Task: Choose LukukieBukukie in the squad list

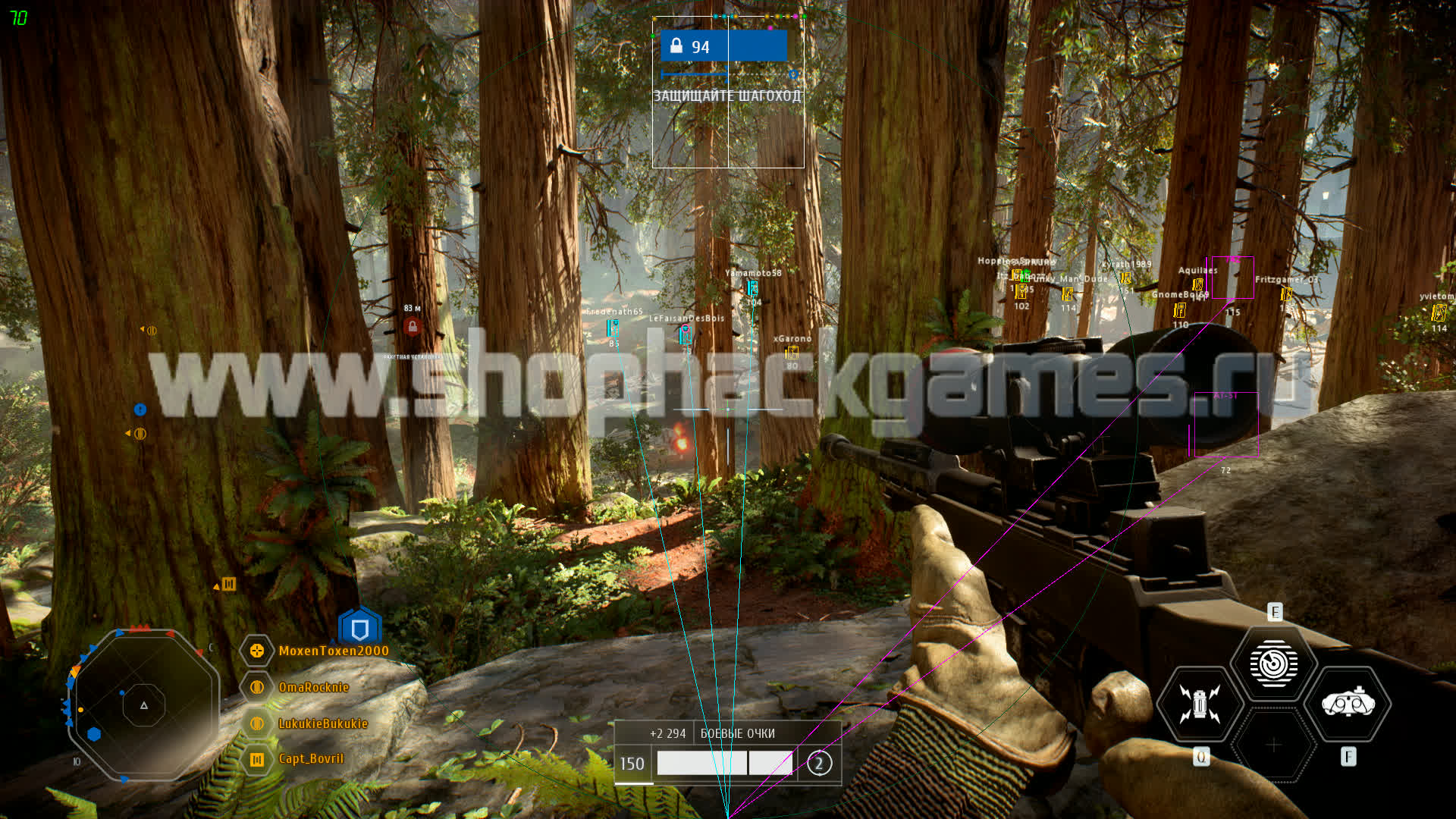Action: 322,723
